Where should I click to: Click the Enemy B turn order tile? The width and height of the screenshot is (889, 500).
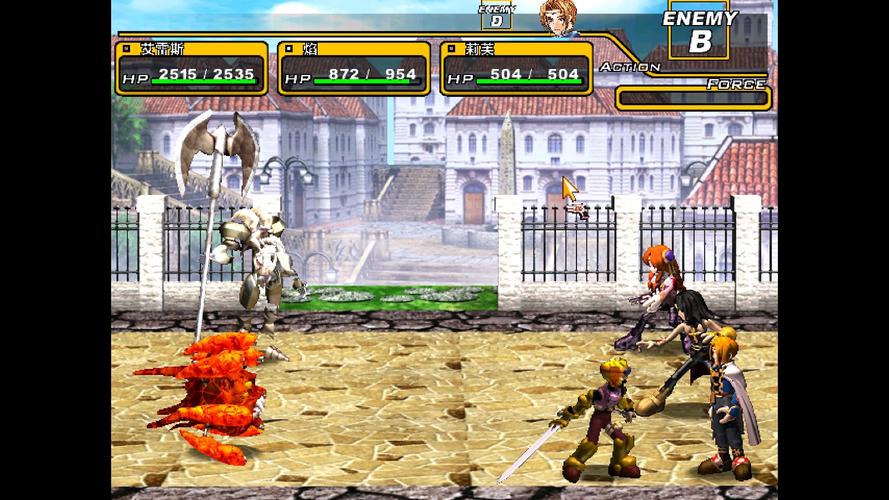(699, 32)
